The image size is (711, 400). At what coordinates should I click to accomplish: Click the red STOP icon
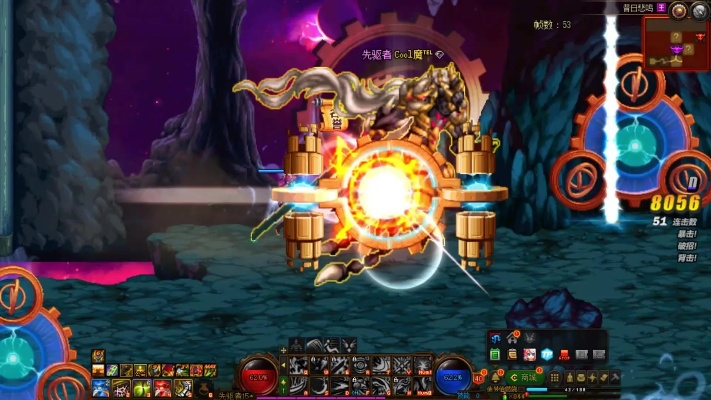tap(564, 355)
